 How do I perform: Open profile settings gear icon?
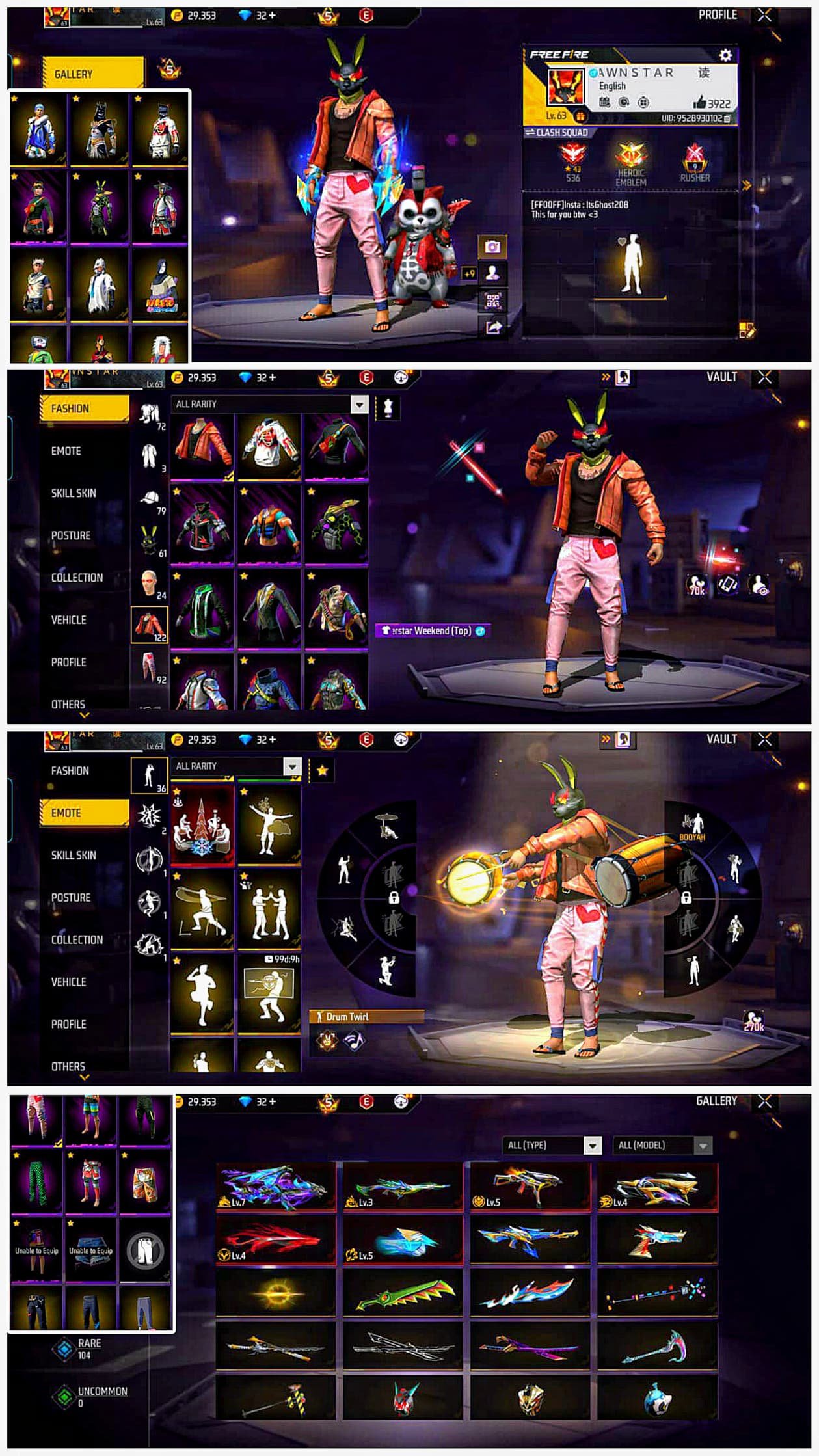pos(725,55)
